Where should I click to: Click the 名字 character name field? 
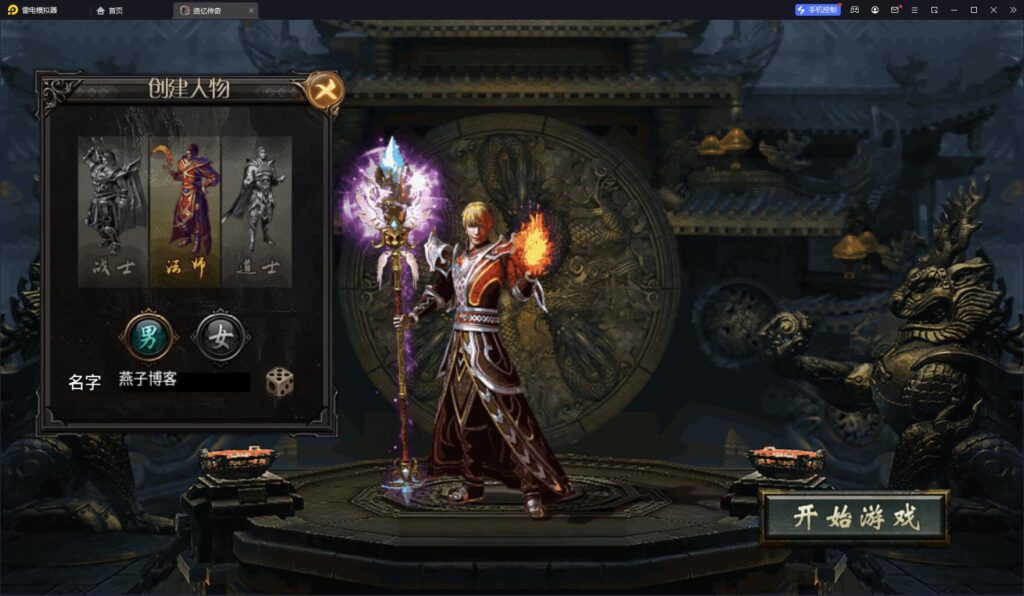(x=183, y=381)
